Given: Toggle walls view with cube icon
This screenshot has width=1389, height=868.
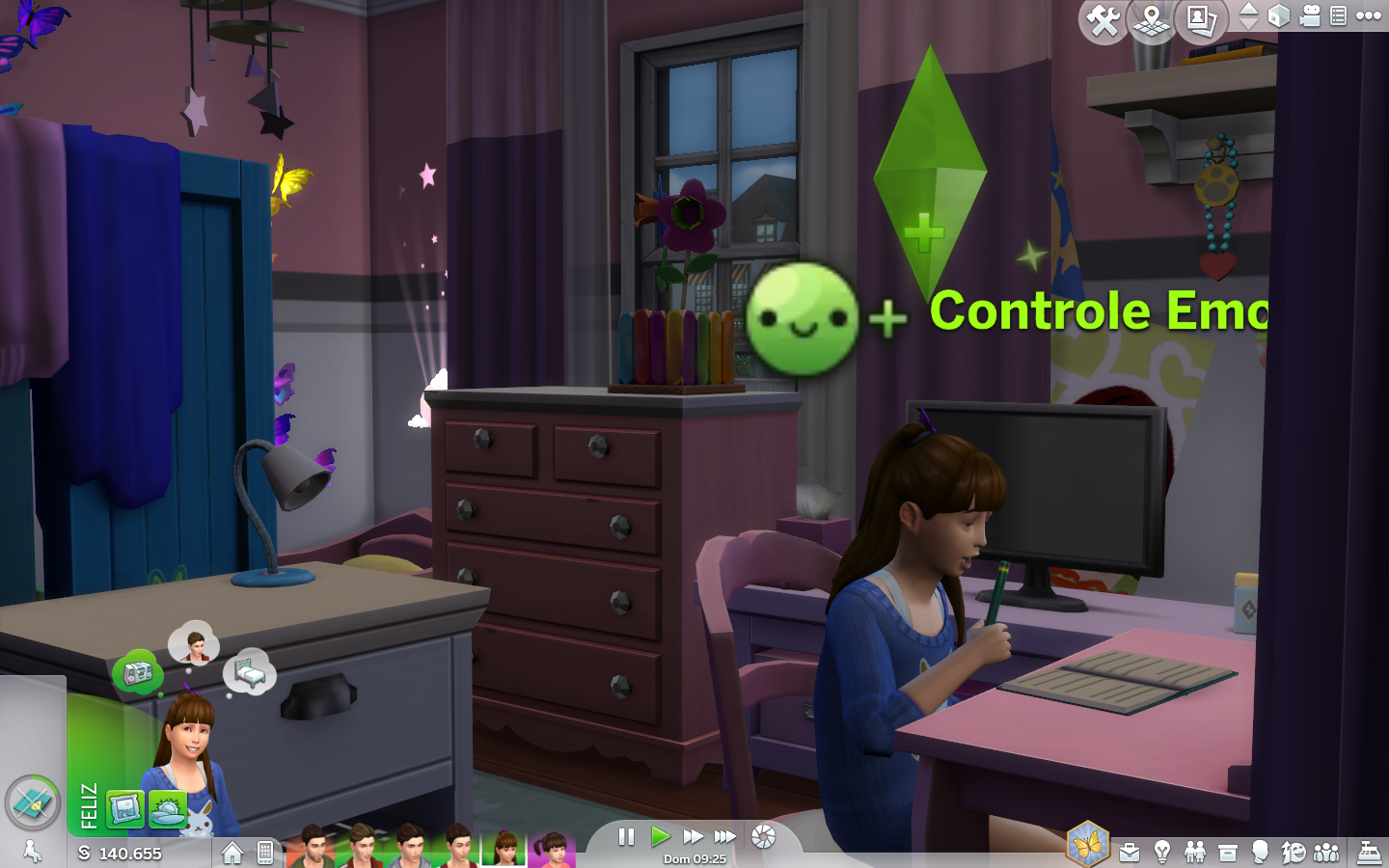Looking at the screenshot, I should pos(1278,15).
